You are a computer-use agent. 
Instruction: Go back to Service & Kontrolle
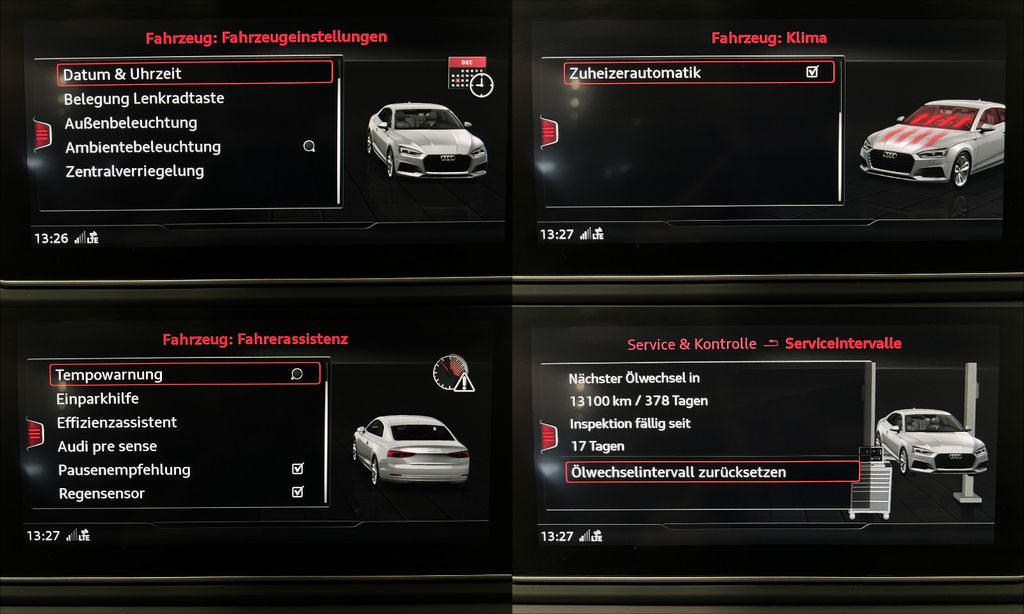(692, 344)
